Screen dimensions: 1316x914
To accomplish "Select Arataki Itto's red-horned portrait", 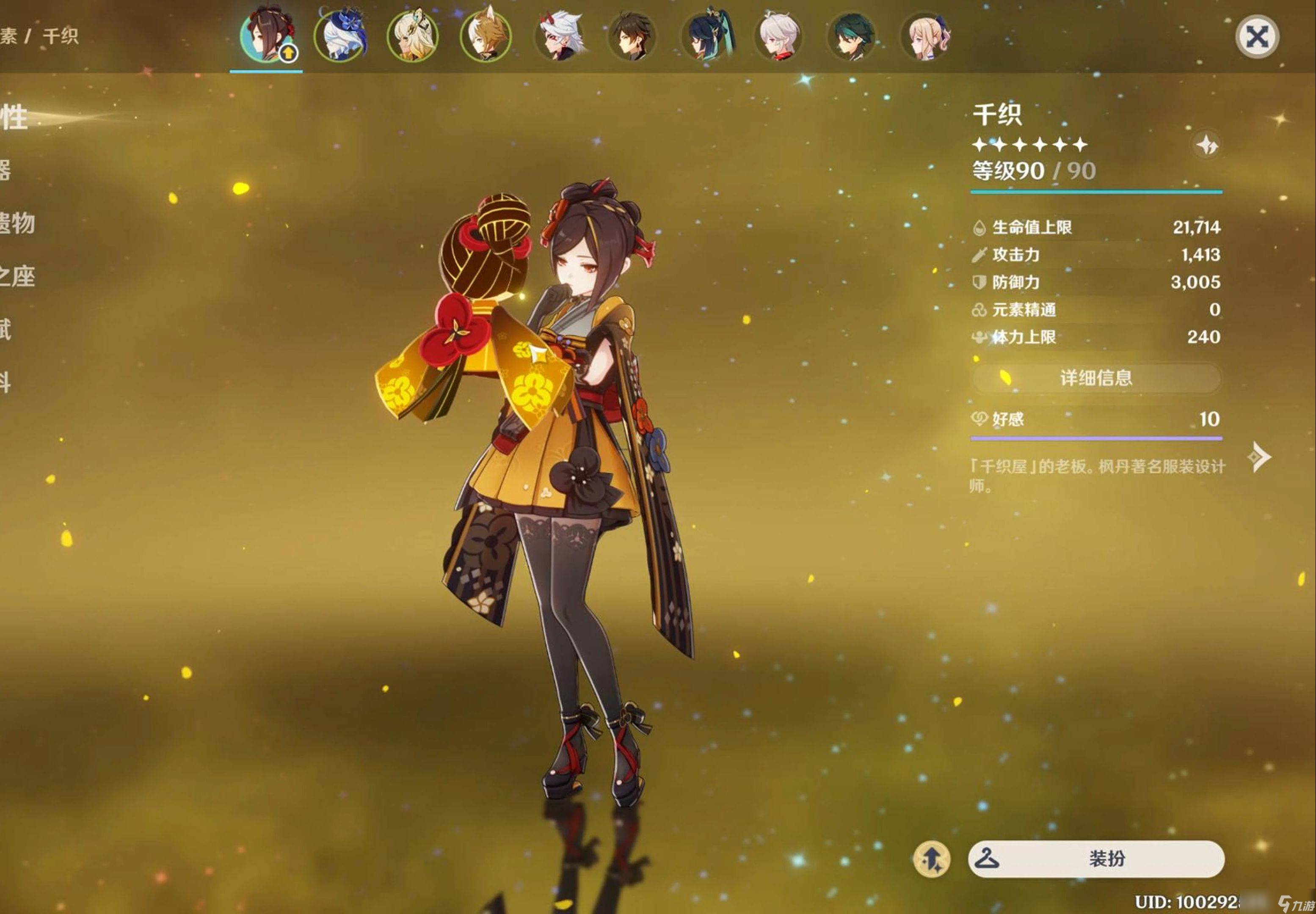I will pyautogui.click(x=560, y=36).
